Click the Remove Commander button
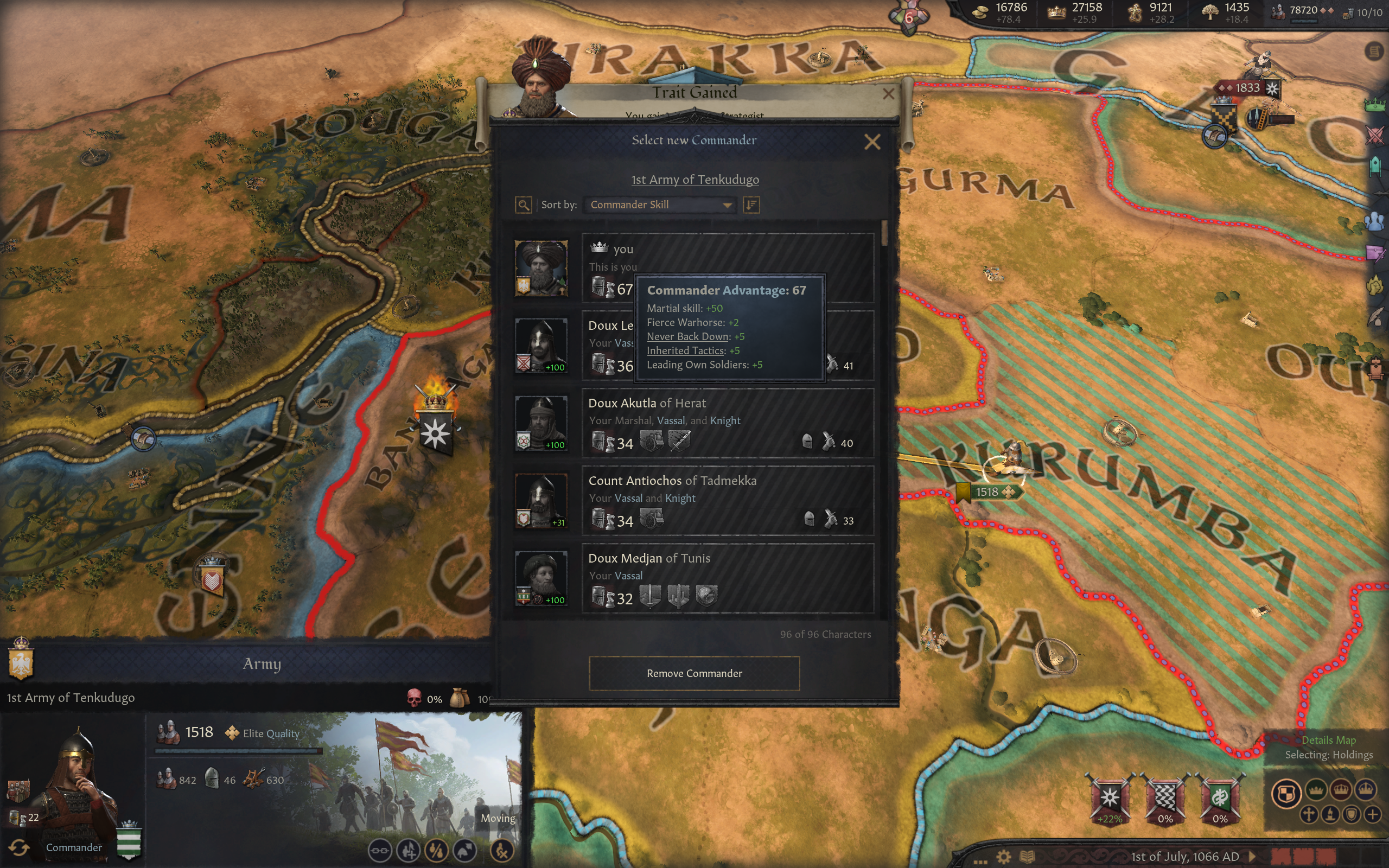1389x868 pixels. point(694,673)
